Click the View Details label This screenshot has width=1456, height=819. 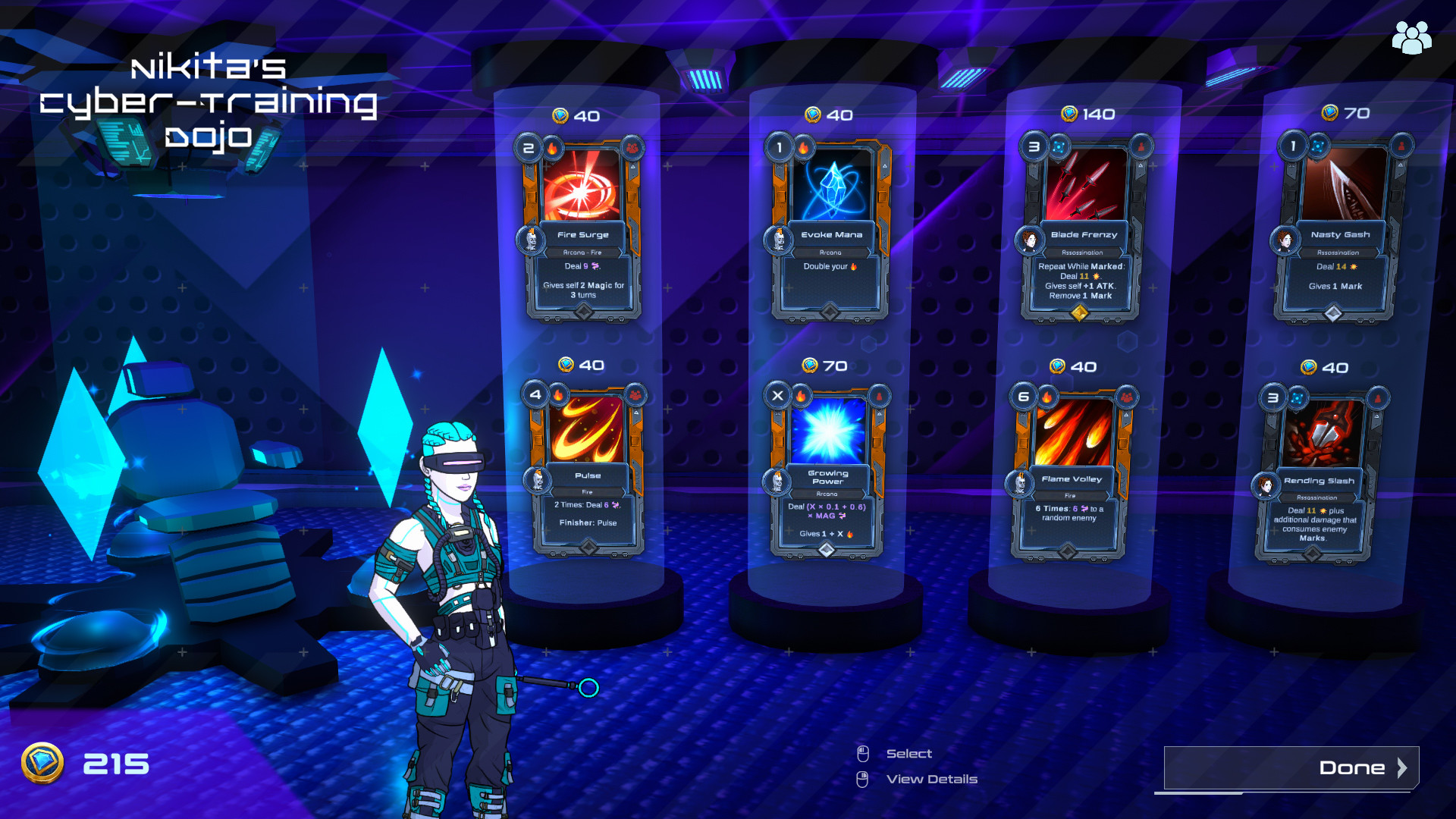(933, 779)
